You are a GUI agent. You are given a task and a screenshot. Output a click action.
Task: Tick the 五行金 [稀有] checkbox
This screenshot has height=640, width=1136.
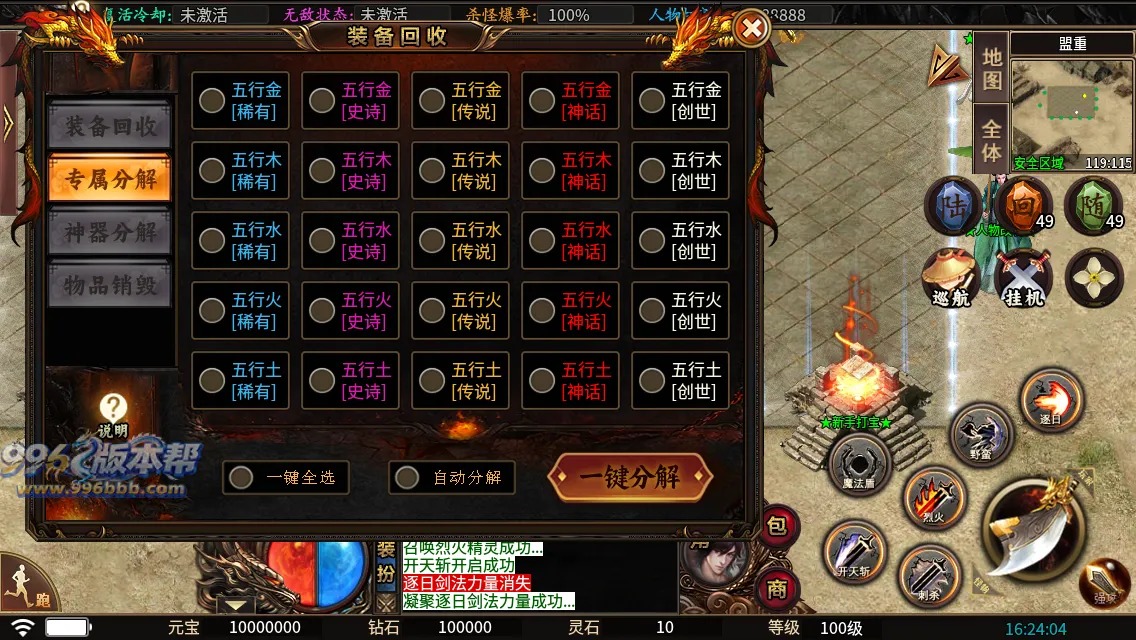(x=212, y=100)
